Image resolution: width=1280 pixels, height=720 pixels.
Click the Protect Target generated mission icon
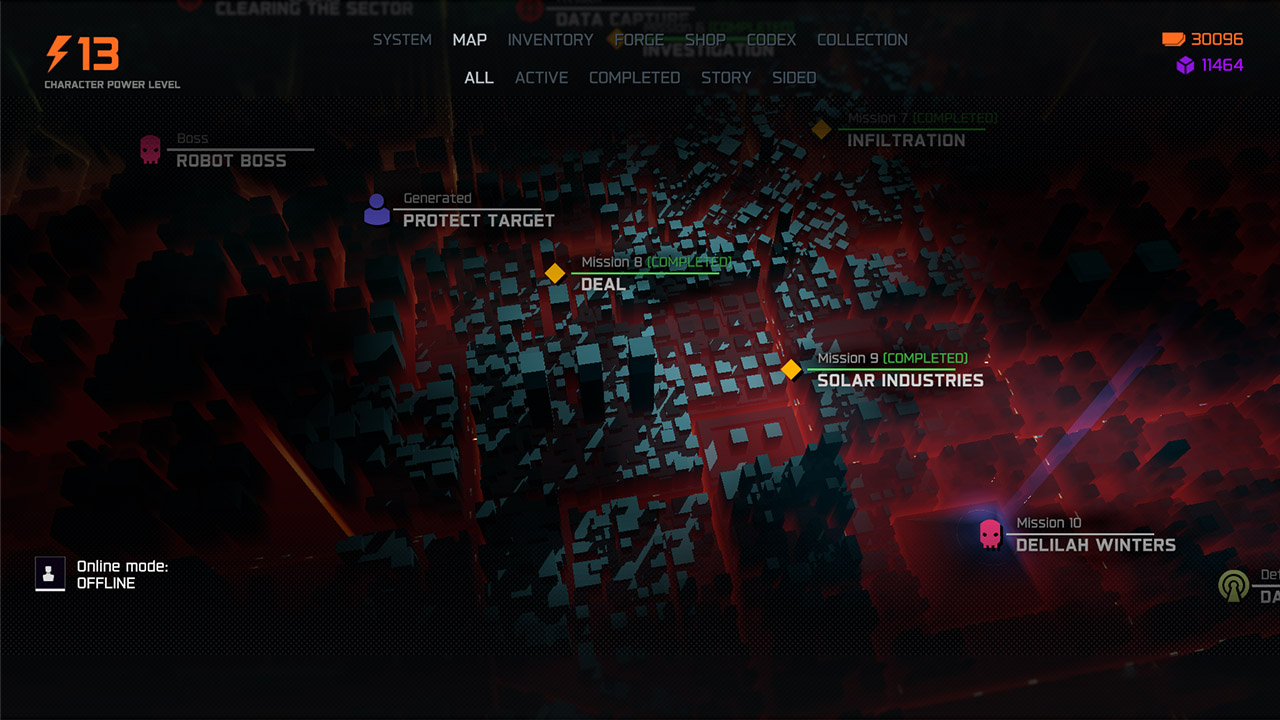coord(376,207)
